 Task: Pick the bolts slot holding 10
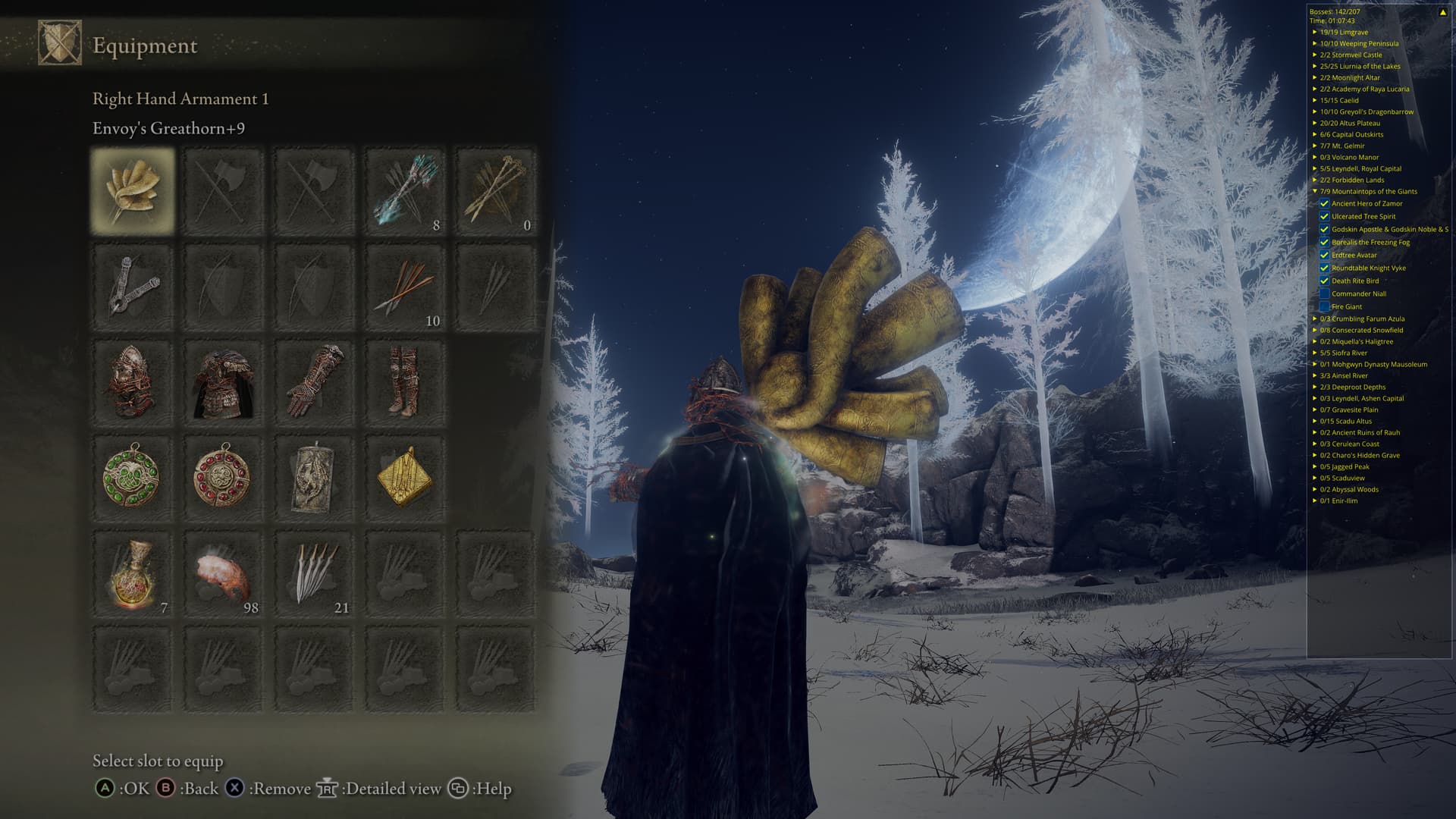(404, 287)
